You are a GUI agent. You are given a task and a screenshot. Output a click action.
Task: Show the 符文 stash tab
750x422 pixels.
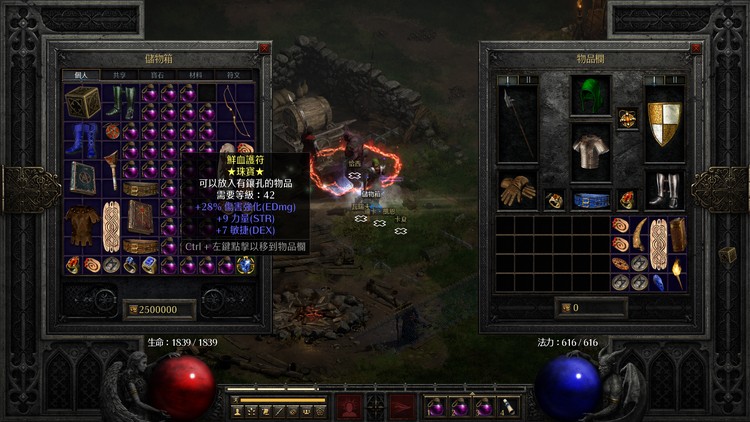pyautogui.click(x=236, y=75)
